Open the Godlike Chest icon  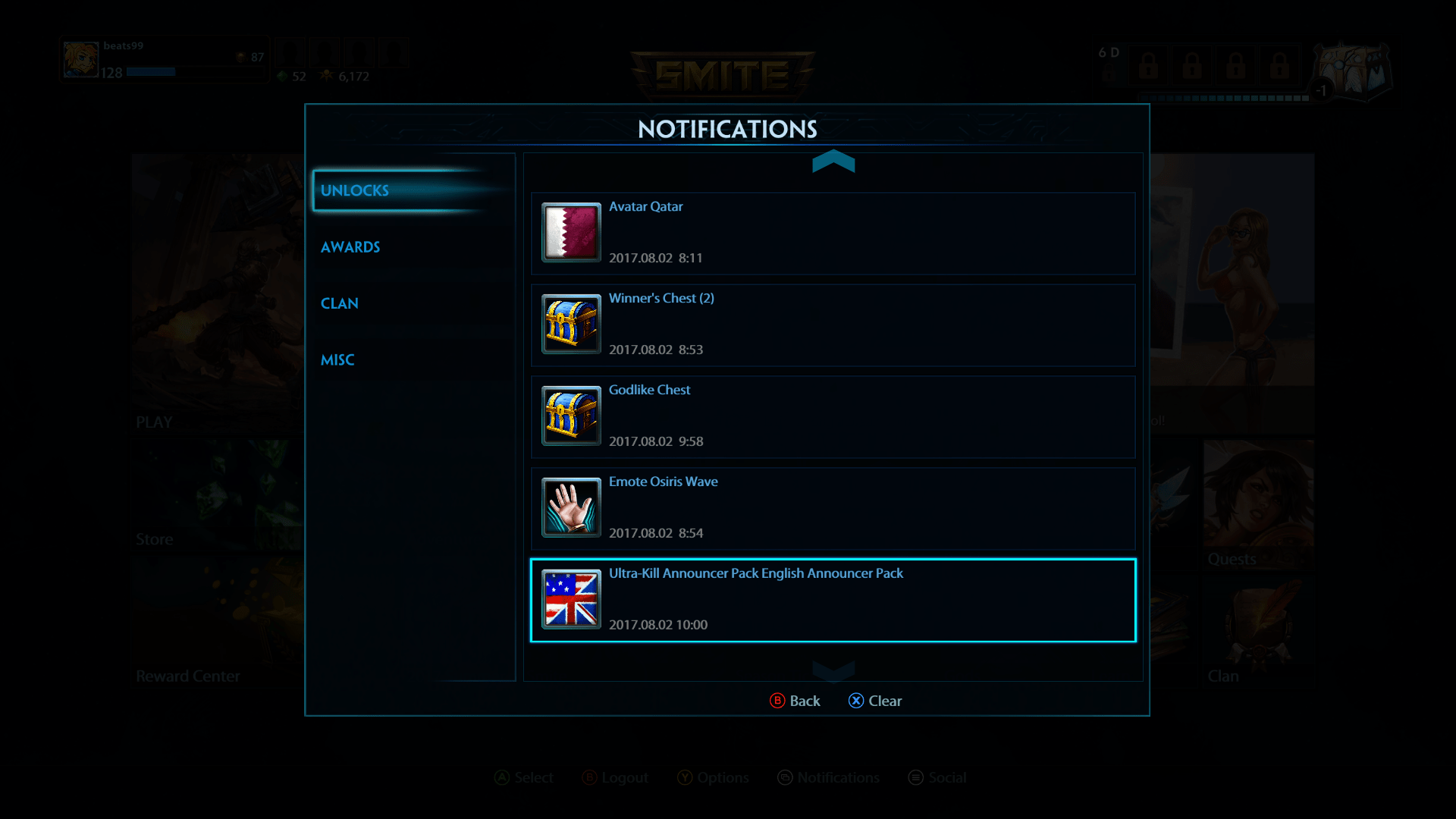click(x=570, y=416)
